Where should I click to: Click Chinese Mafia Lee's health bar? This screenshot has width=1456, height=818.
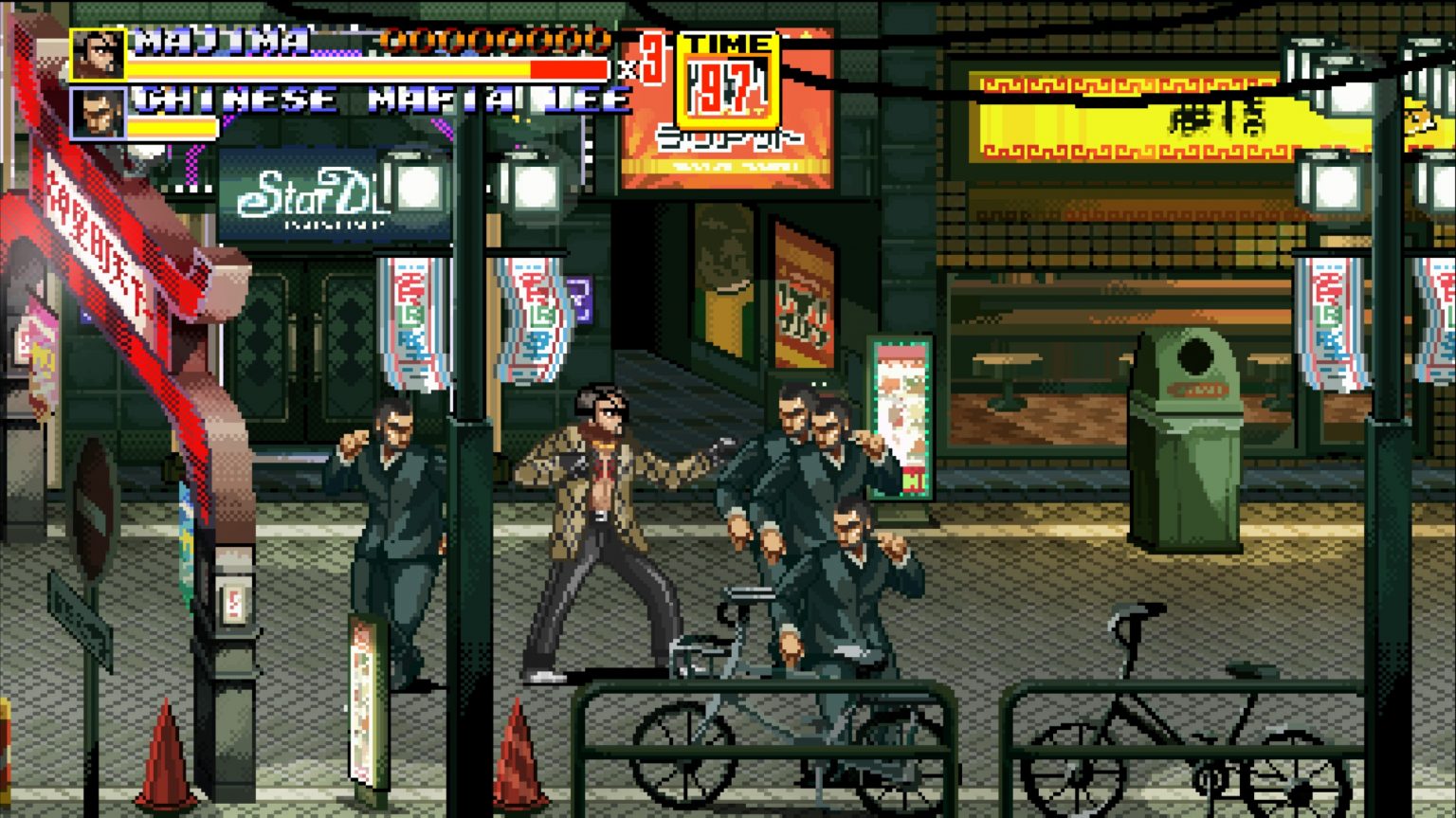177,123
